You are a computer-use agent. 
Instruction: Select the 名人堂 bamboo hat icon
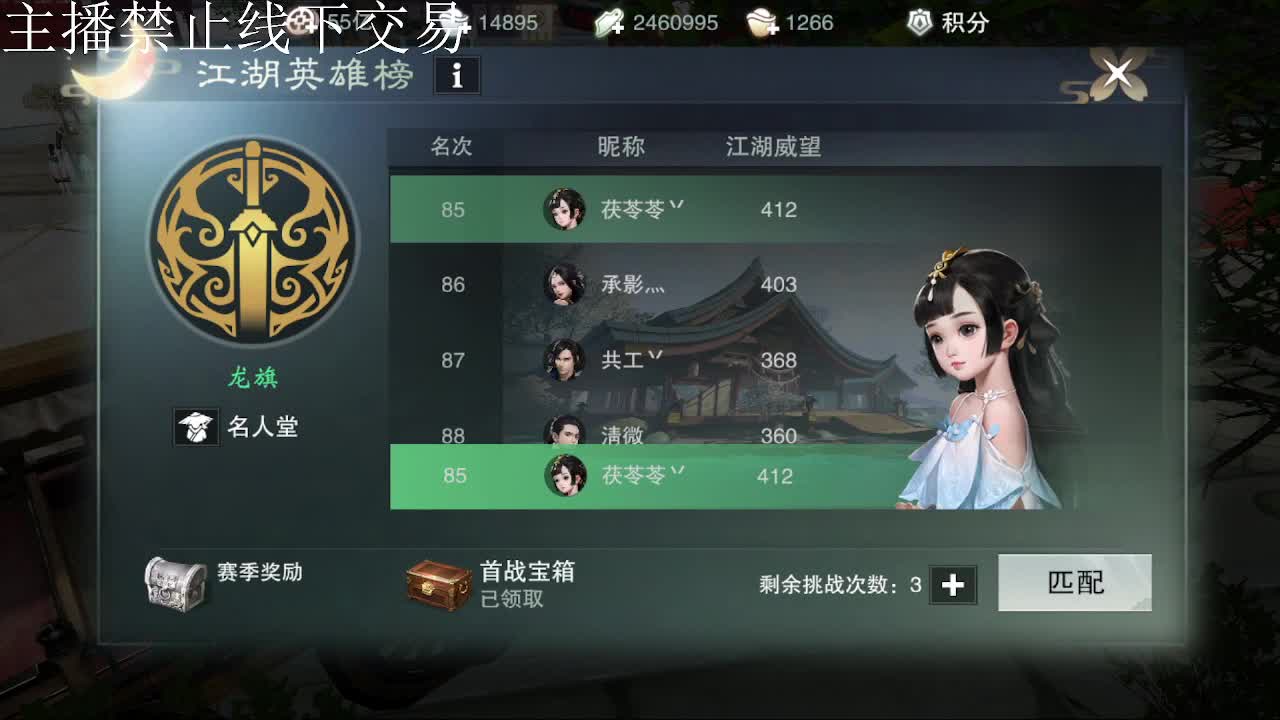pos(197,426)
